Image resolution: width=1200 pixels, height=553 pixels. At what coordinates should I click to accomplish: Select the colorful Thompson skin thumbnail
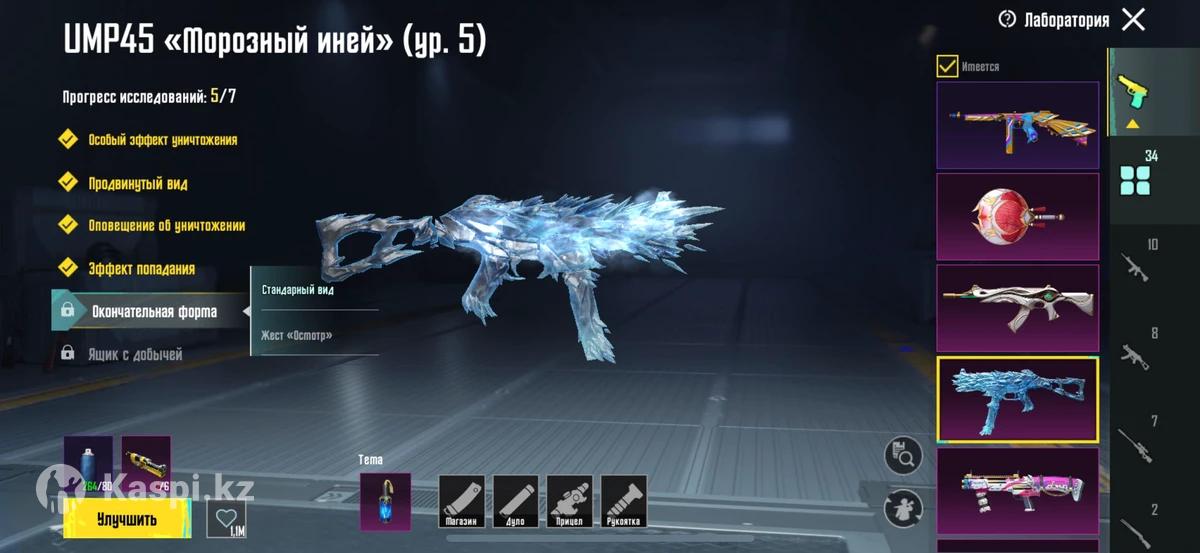coord(1017,125)
